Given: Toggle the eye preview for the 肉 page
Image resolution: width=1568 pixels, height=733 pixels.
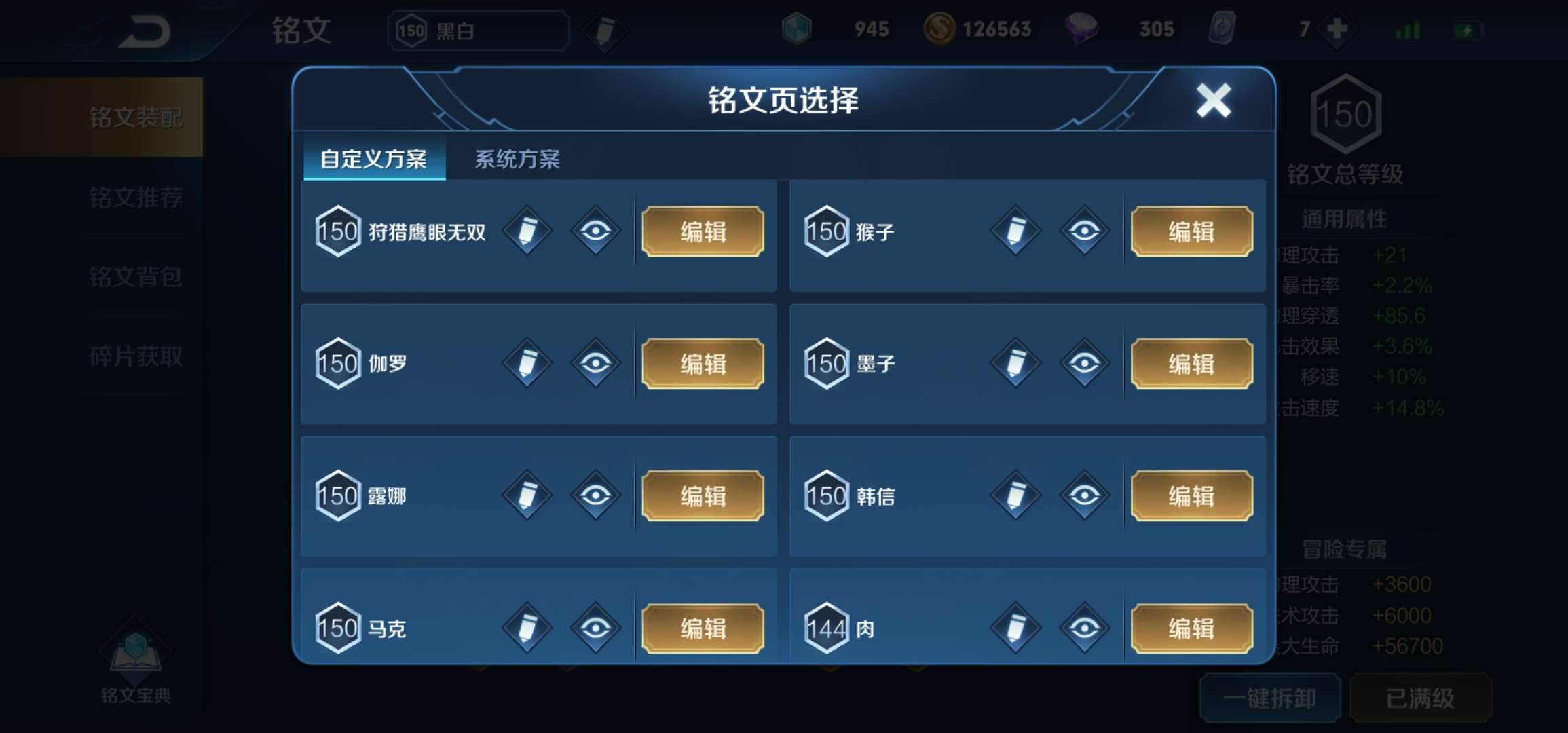Looking at the screenshot, I should (1085, 628).
